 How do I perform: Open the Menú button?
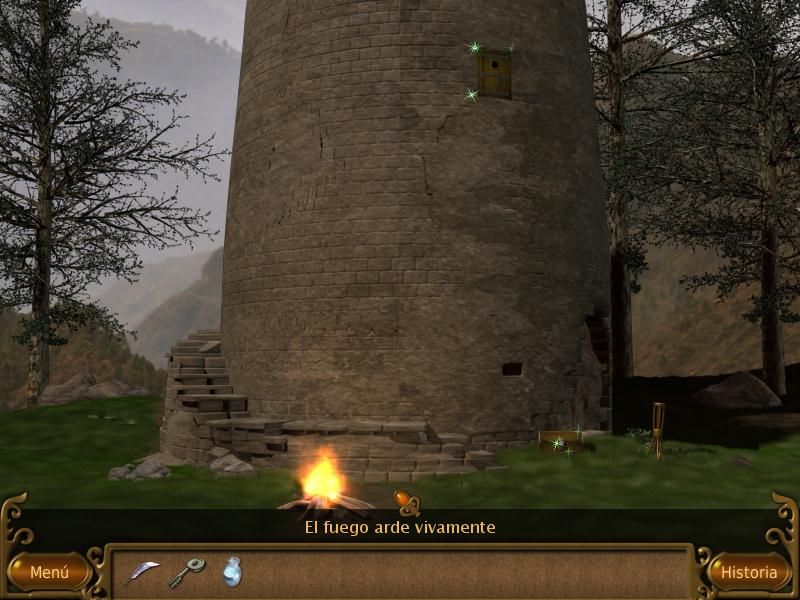(48, 573)
